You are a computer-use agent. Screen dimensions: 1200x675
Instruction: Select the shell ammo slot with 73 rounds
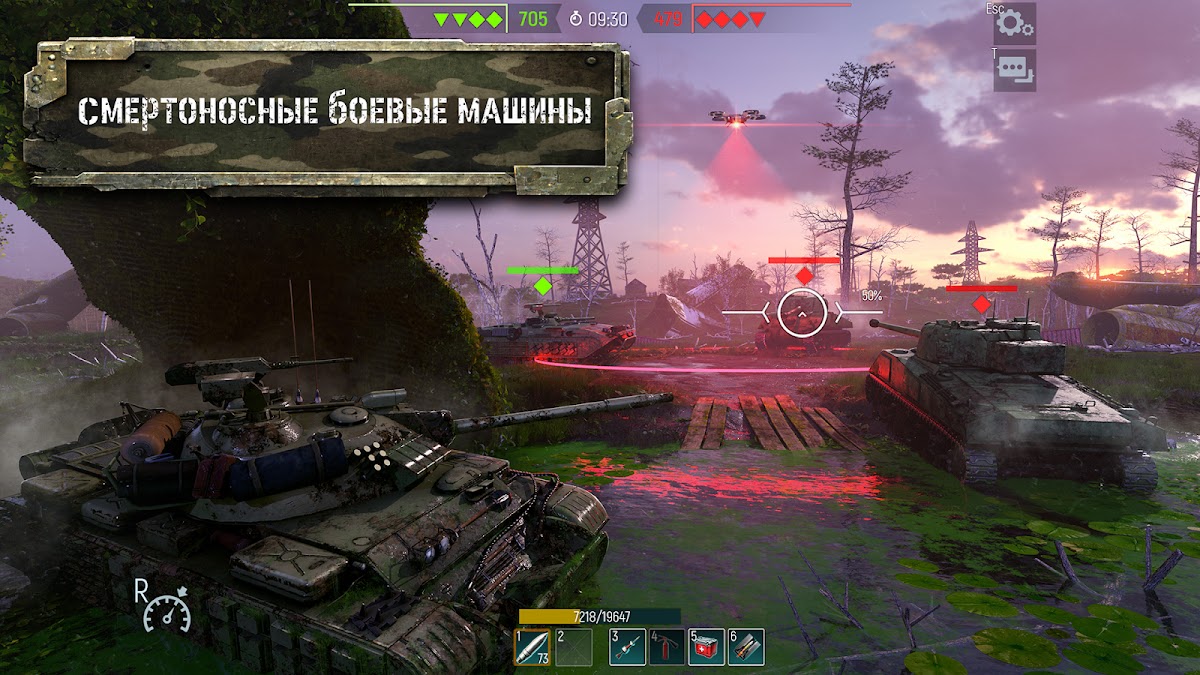click(x=532, y=647)
